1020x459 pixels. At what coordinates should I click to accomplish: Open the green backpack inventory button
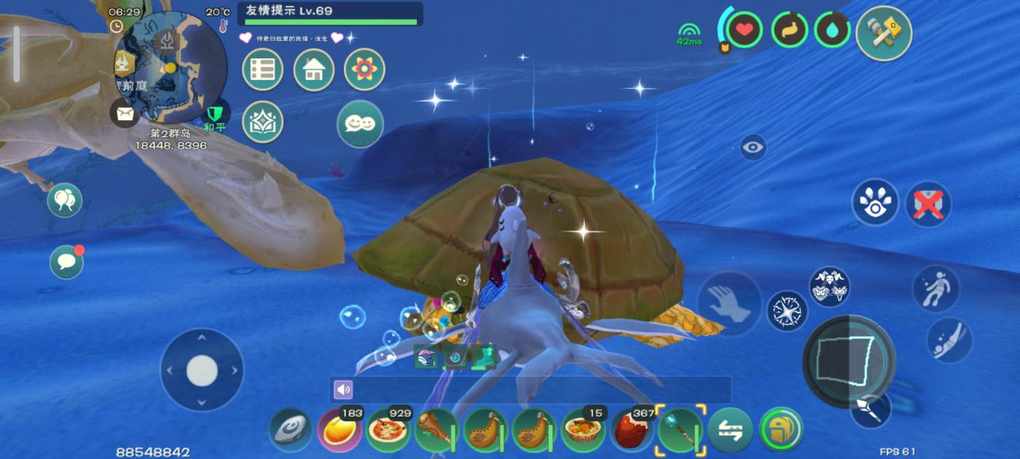click(779, 430)
